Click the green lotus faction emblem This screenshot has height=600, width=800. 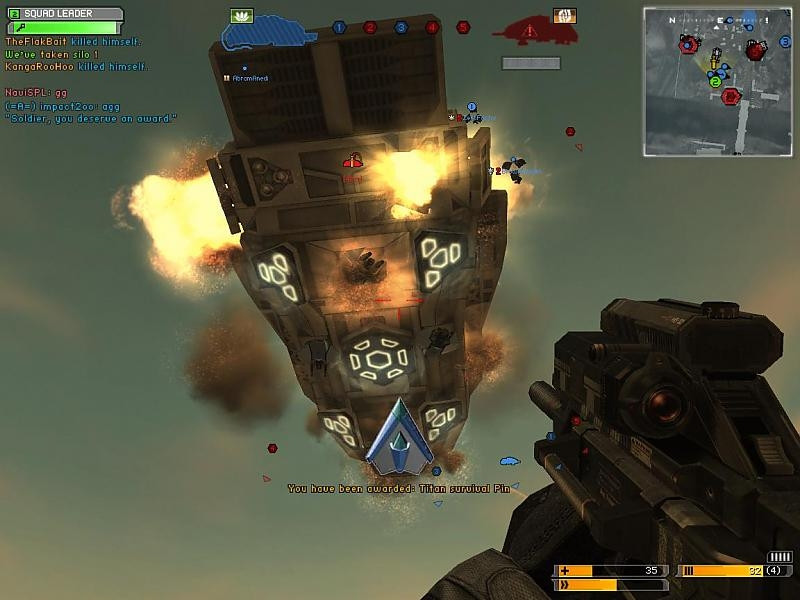tap(242, 15)
